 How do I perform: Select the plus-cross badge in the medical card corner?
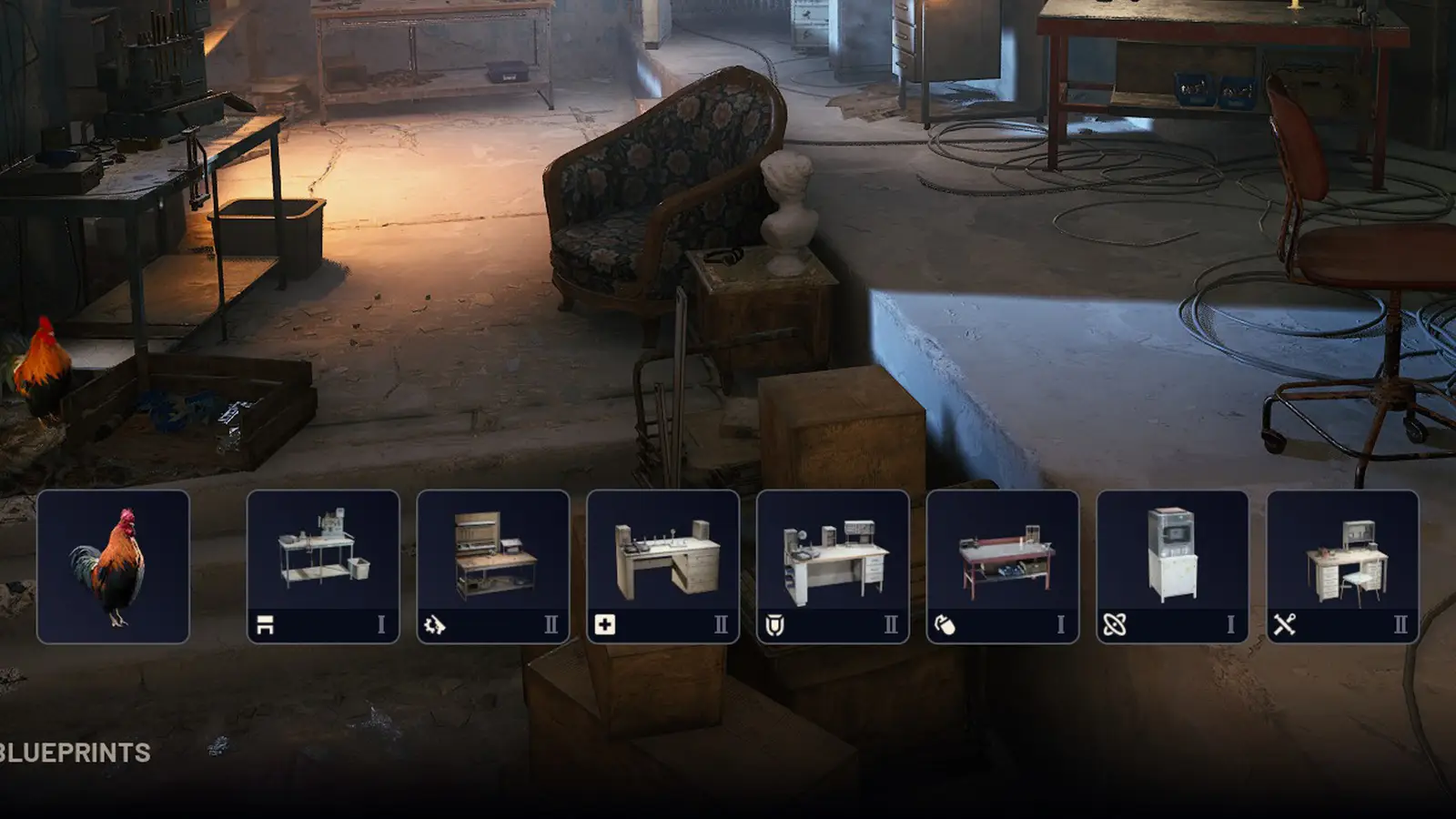pyautogui.click(x=604, y=623)
